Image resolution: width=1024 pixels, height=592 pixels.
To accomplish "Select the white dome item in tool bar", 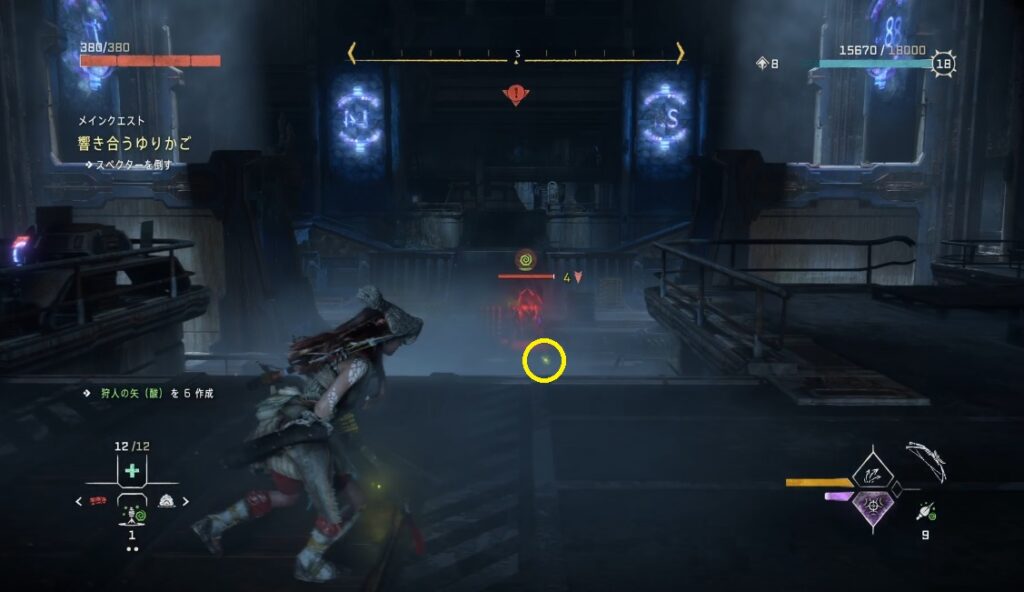I will (x=164, y=501).
